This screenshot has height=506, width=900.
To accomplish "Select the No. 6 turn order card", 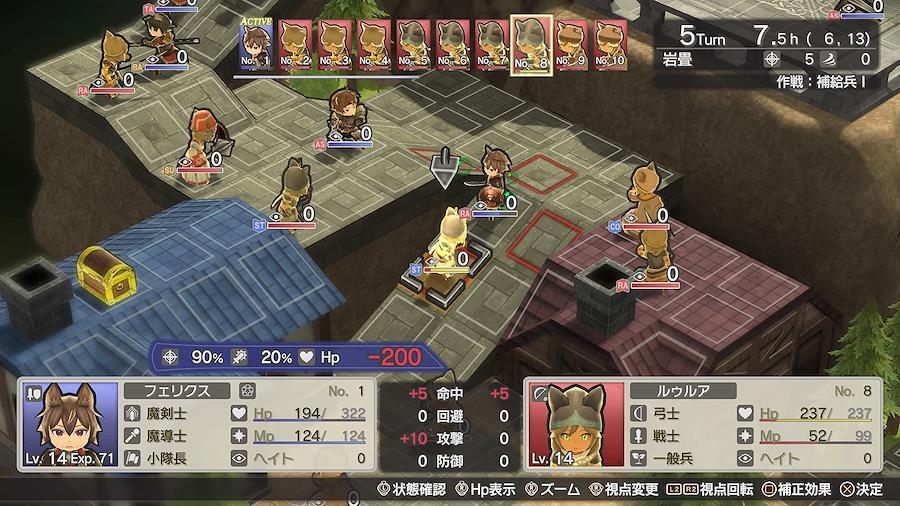I will [x=452, y=45].
